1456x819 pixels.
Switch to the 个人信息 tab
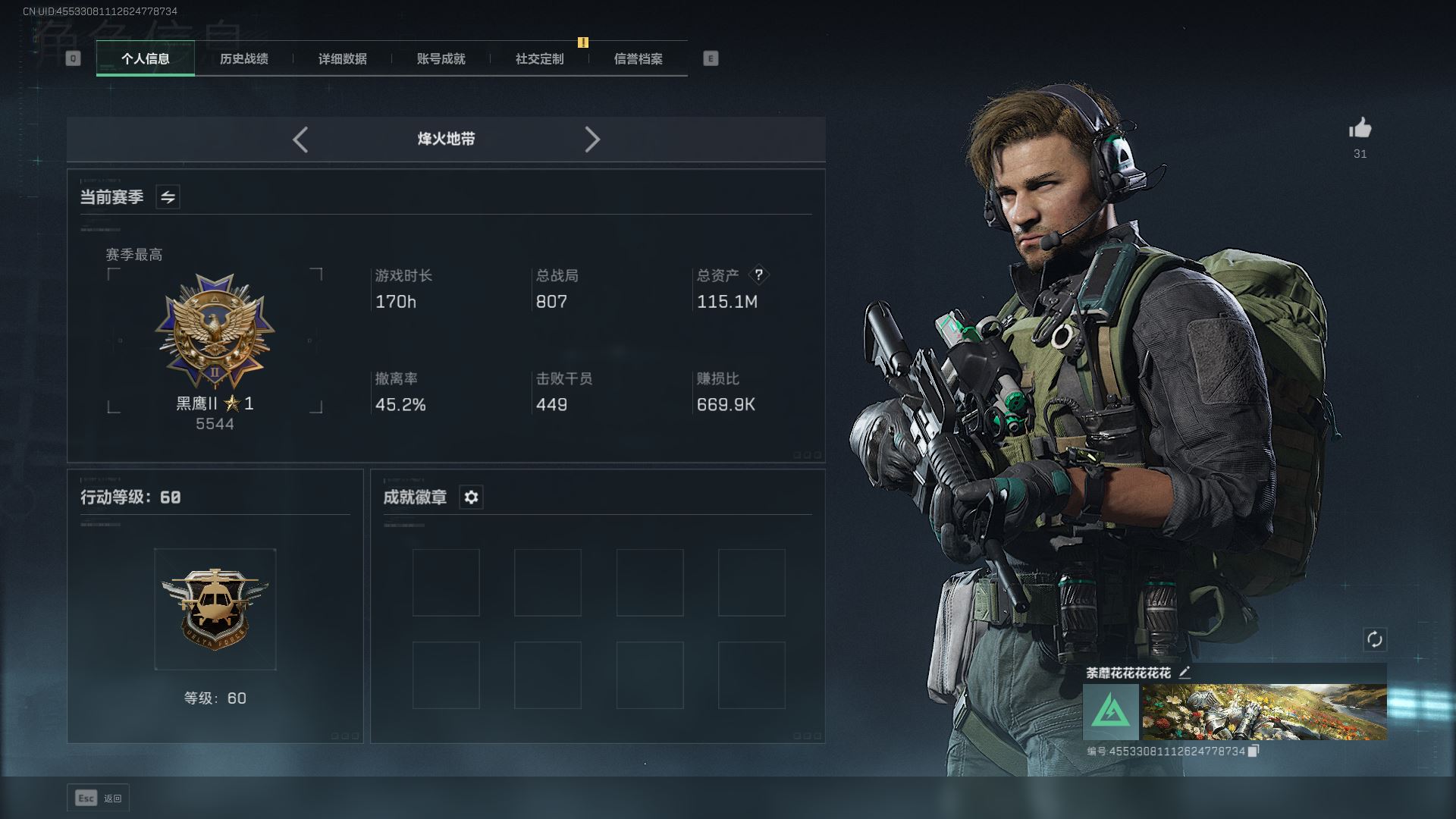click(x=145, y=58)
